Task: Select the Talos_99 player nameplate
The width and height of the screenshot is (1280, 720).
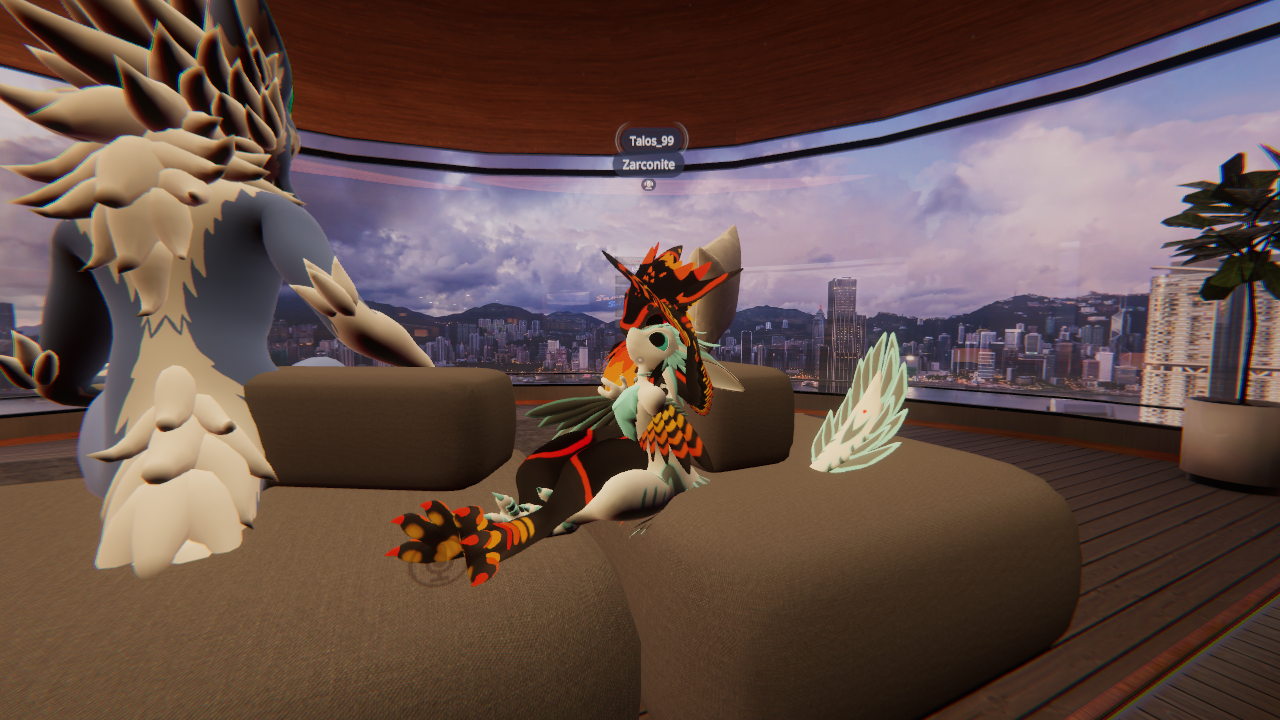Action: (651, 140)
